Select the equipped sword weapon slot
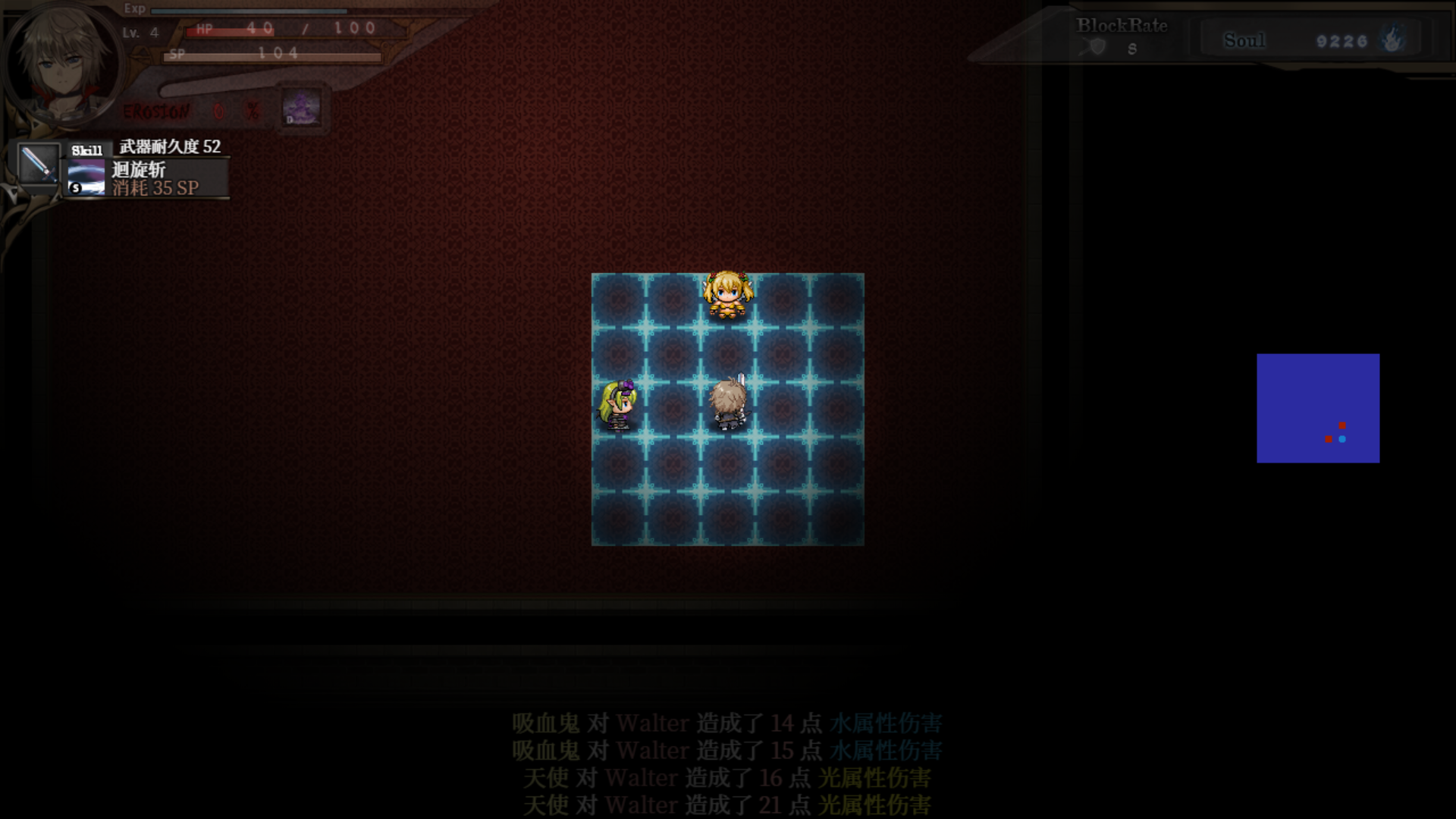This screenshot has height=819, width=1456. pos(38,163)
